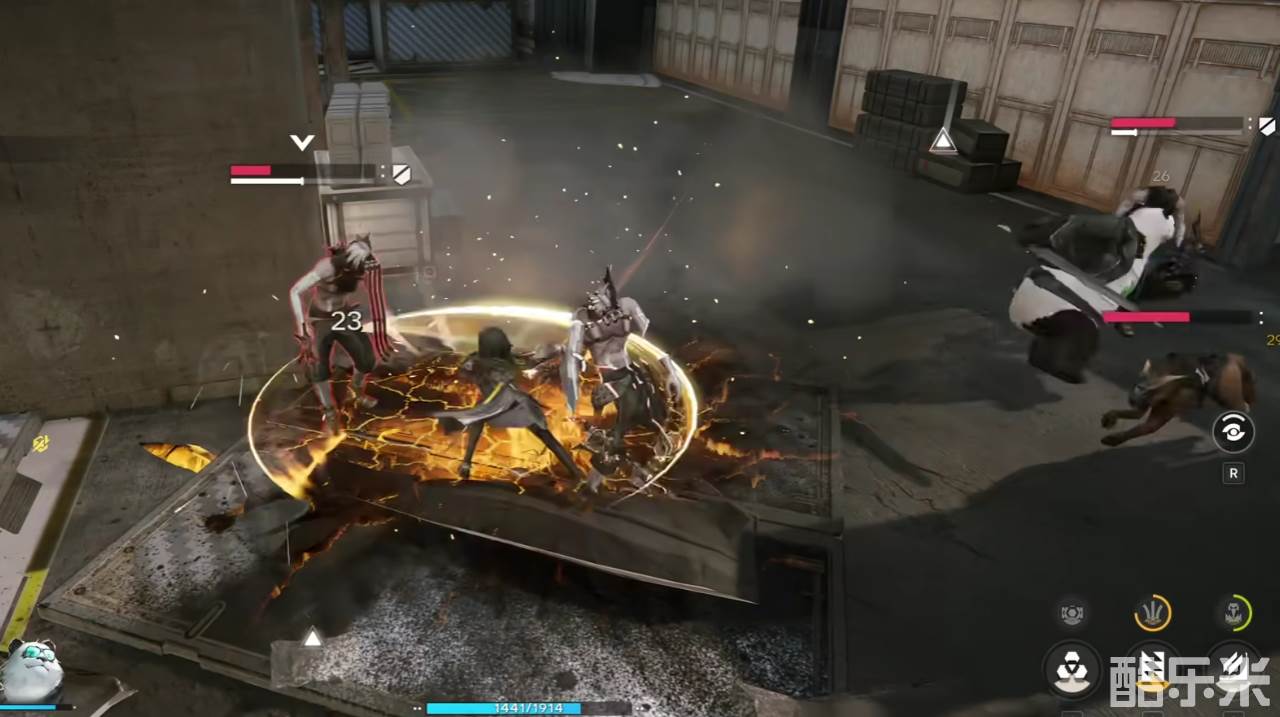
Task: Trigger the skill with the orange cooldown ring
Action: (1153, 612)
